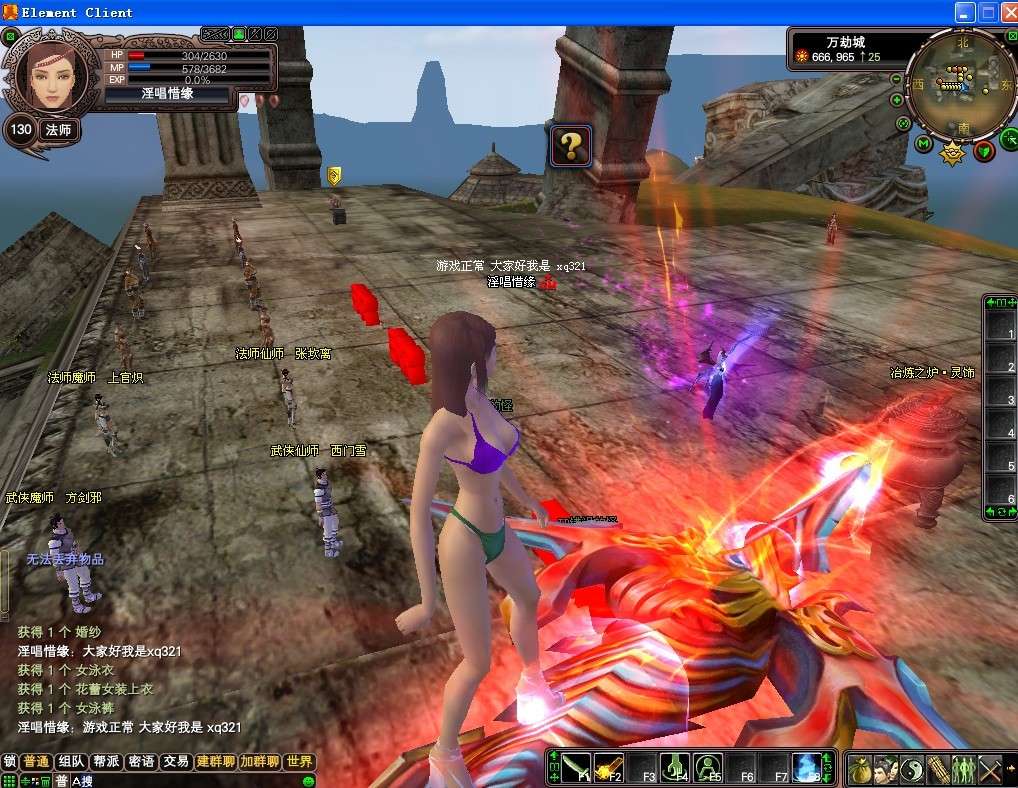1018x788 pixels.
Task: Switch to the 普通 chat channel tab
Action: tap(37, 761)
